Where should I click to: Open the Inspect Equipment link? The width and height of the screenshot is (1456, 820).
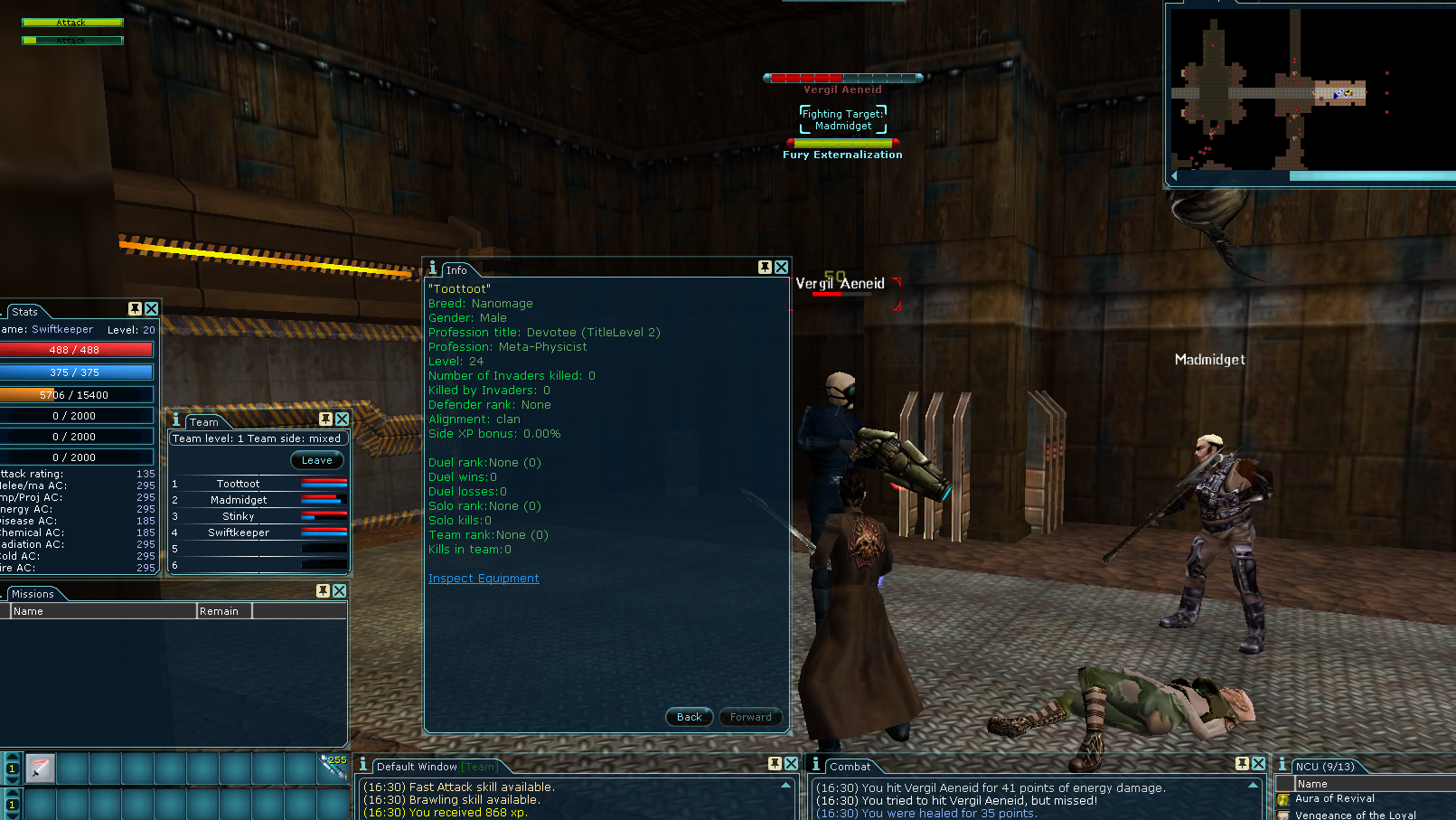(484, 579)
